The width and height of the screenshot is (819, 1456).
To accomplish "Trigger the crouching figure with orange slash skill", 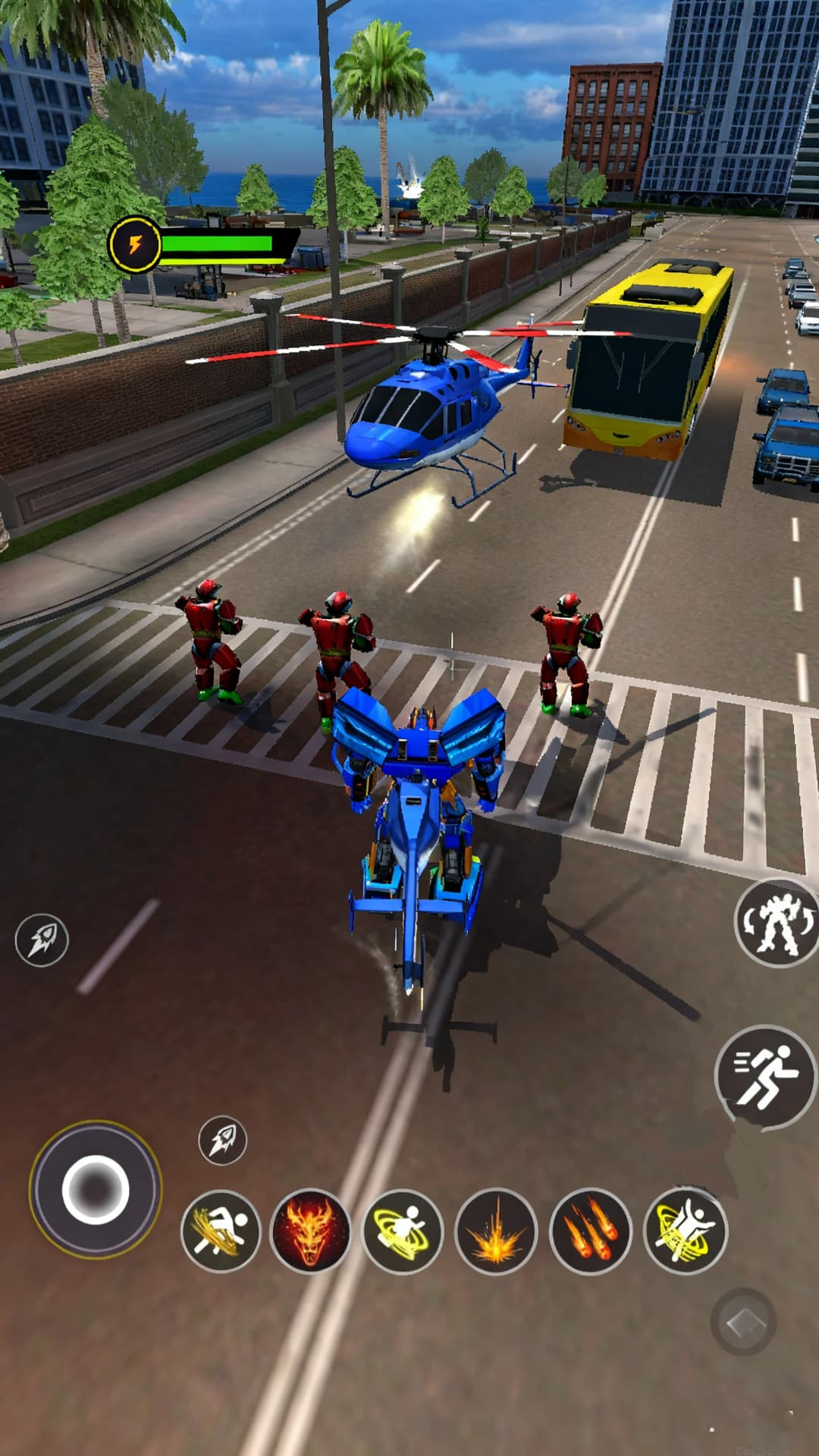I will (221, 1230).
